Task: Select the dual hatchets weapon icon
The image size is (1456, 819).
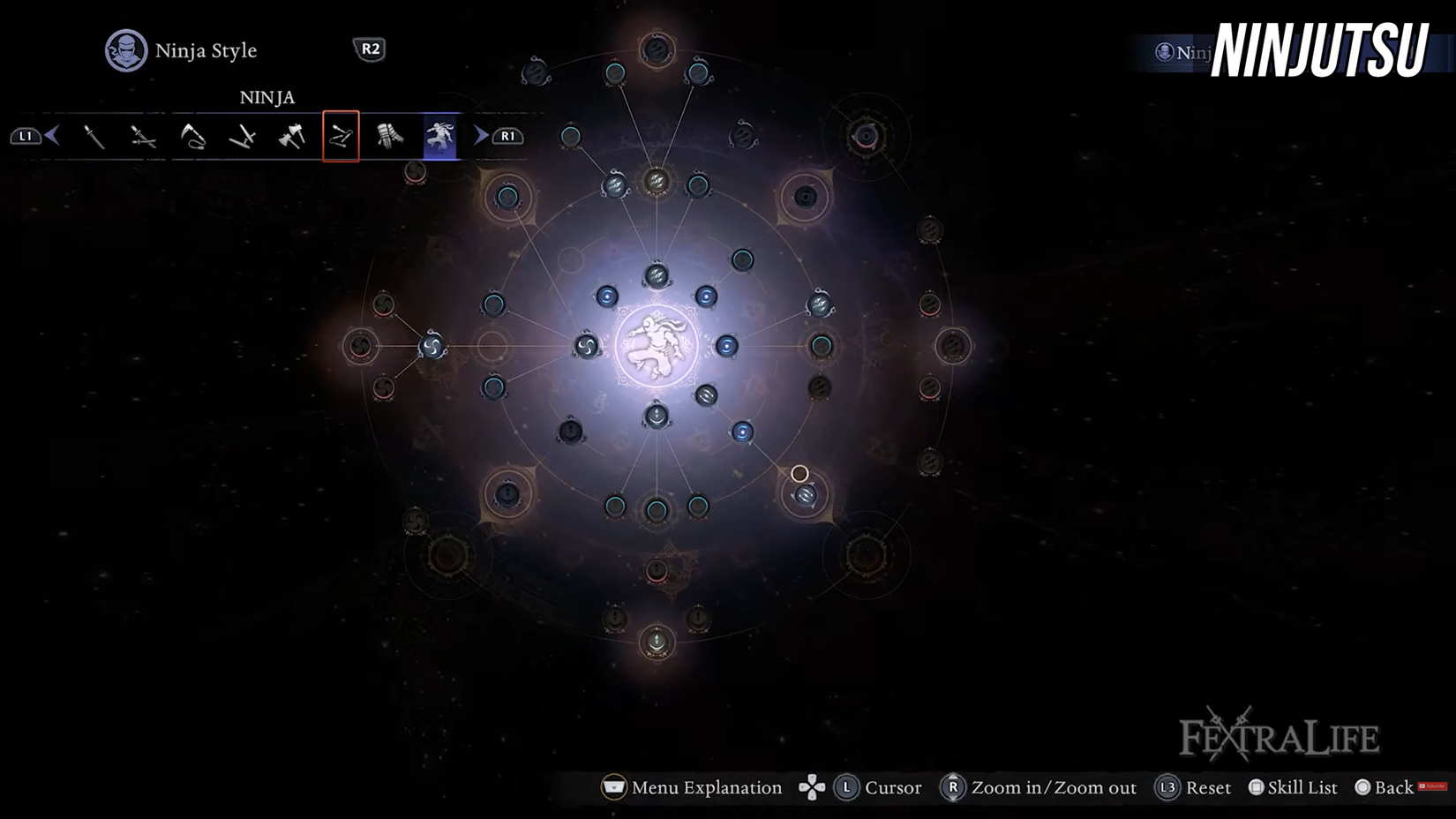Action: click(291, 137)
